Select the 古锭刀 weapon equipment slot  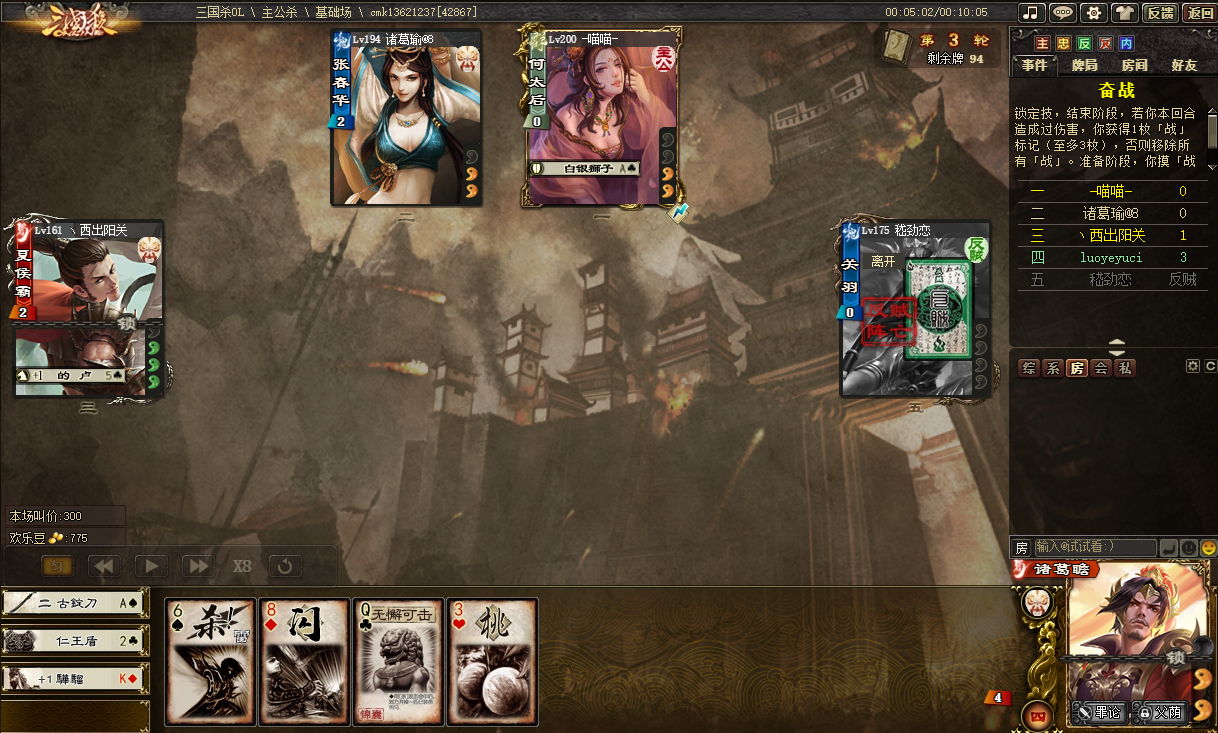pos(75,603)
